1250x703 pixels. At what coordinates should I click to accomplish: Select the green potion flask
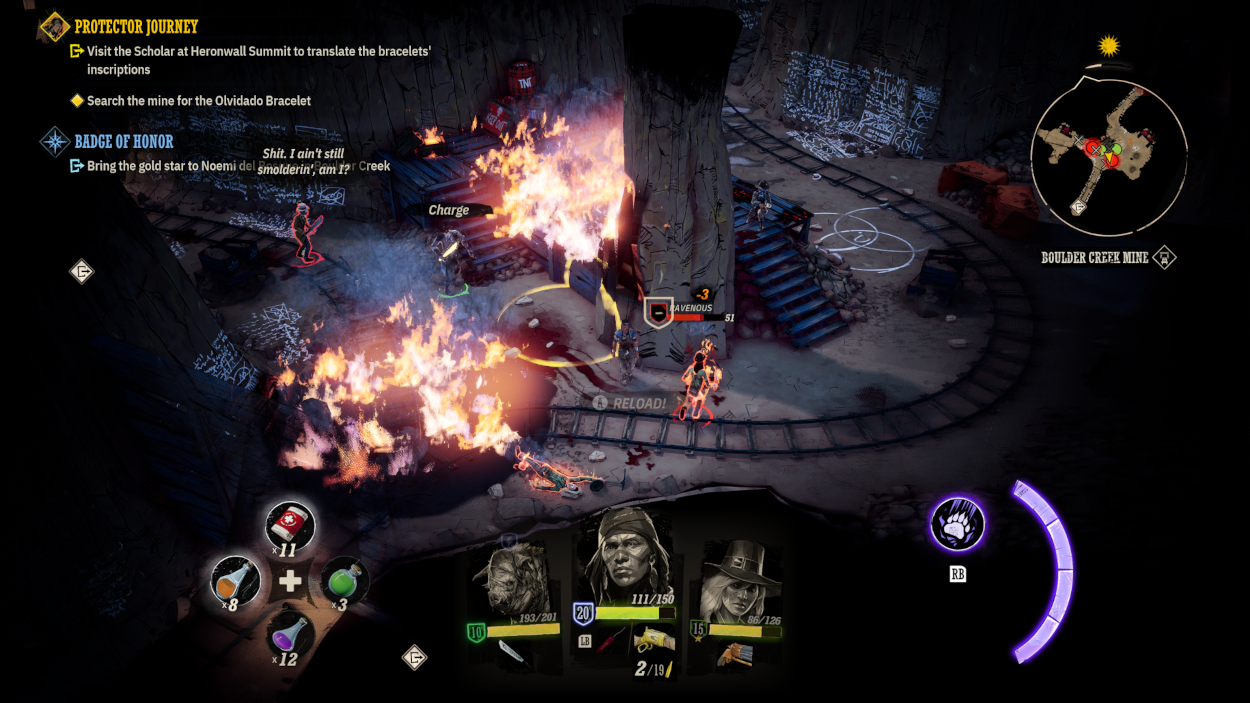point(344,580)
